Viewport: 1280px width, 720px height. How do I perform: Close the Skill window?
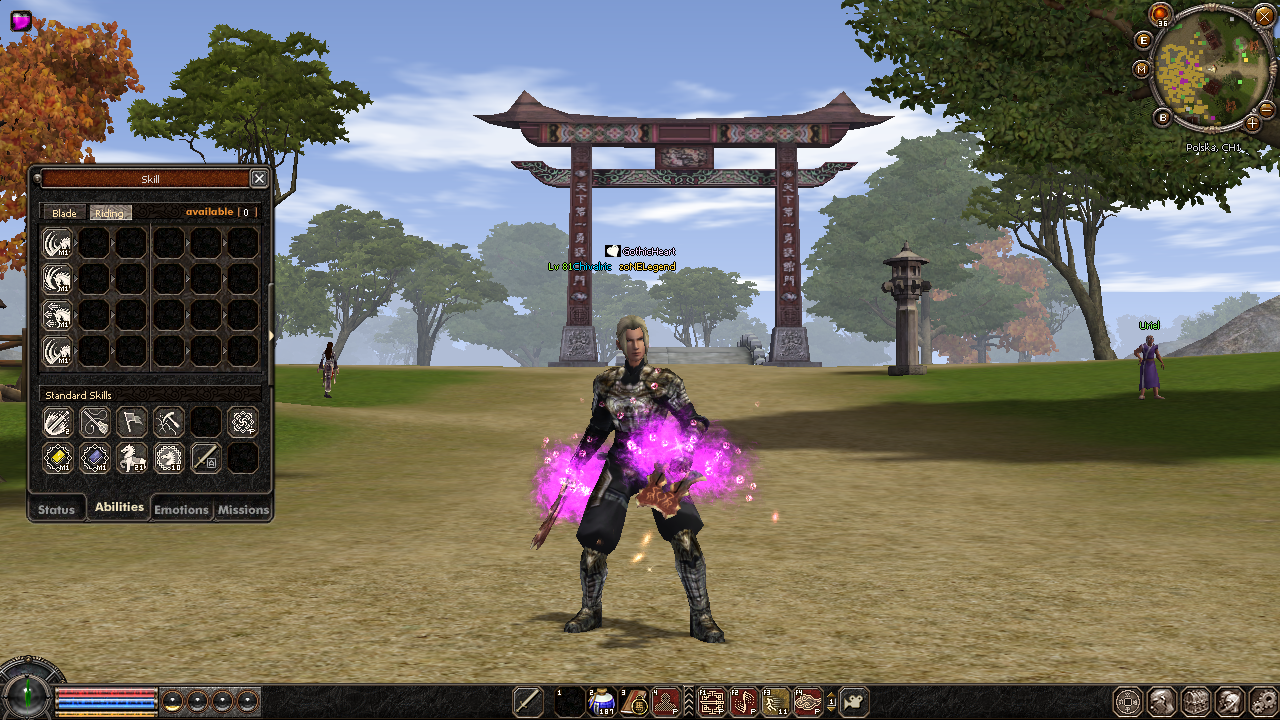click(x=259, y=179)
